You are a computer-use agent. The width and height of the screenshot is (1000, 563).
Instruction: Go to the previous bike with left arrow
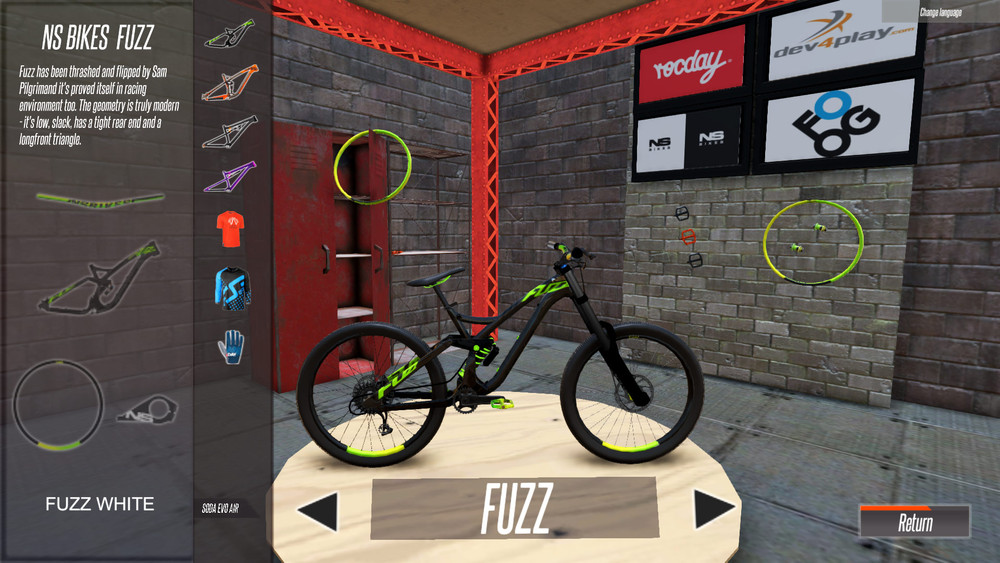[319, 511]
